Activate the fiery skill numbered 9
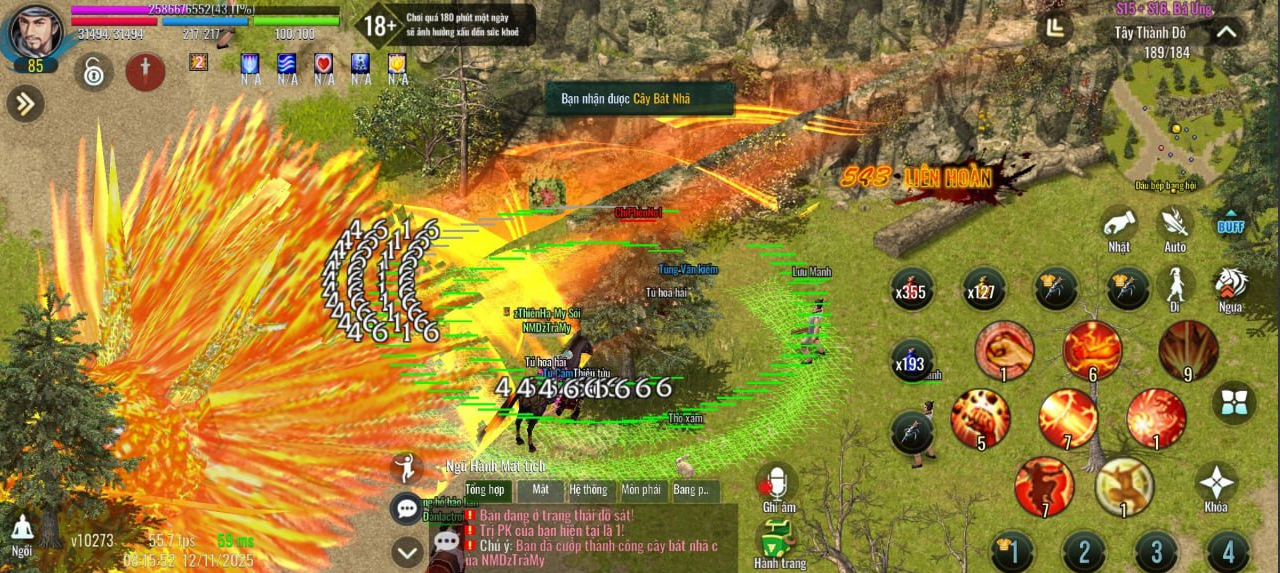This screenshot has width=1280, height=573. 1188,350
